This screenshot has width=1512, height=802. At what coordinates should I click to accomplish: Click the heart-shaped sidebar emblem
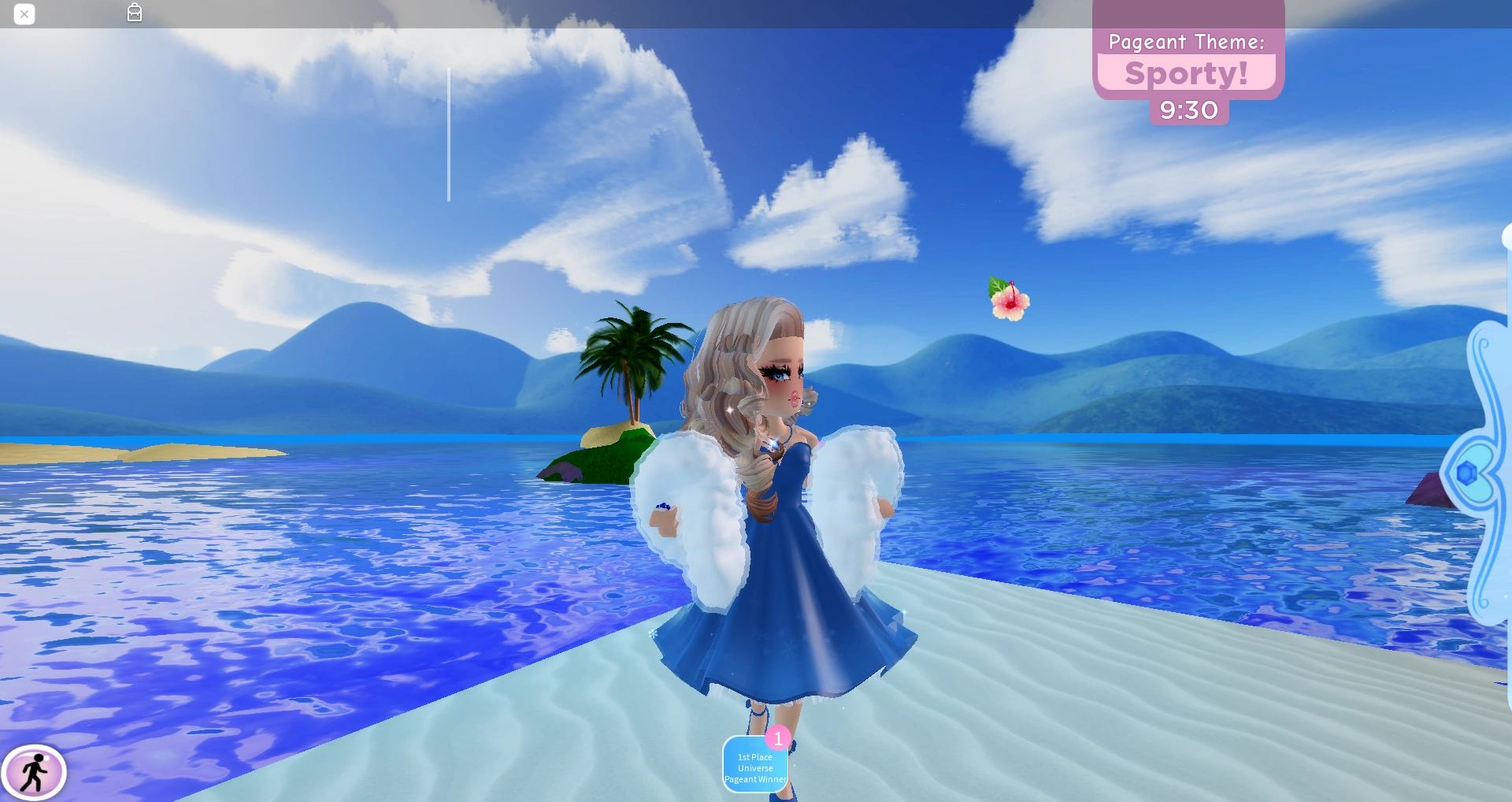coord(1478,473)
